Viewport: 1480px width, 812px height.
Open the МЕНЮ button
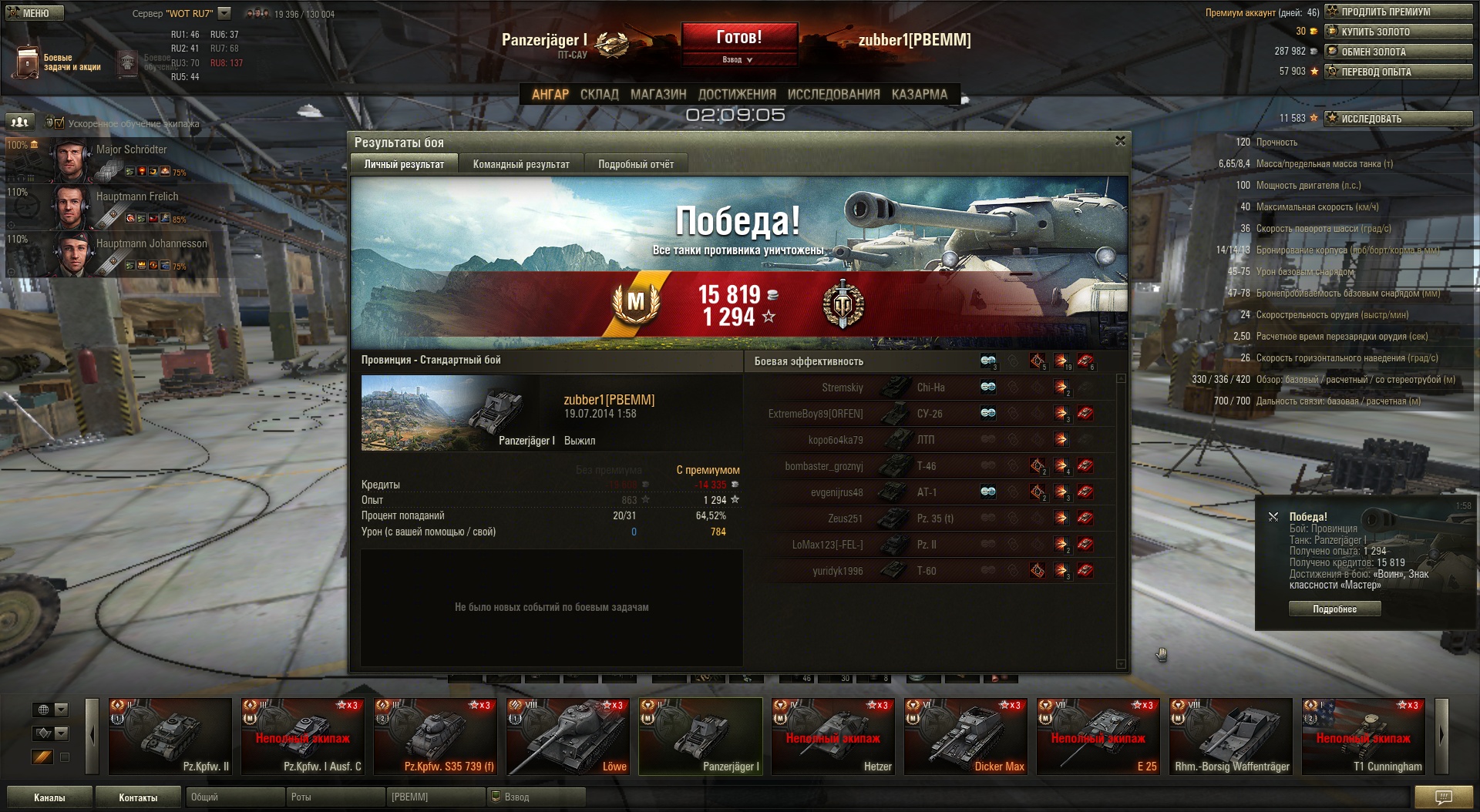point(35,13)
